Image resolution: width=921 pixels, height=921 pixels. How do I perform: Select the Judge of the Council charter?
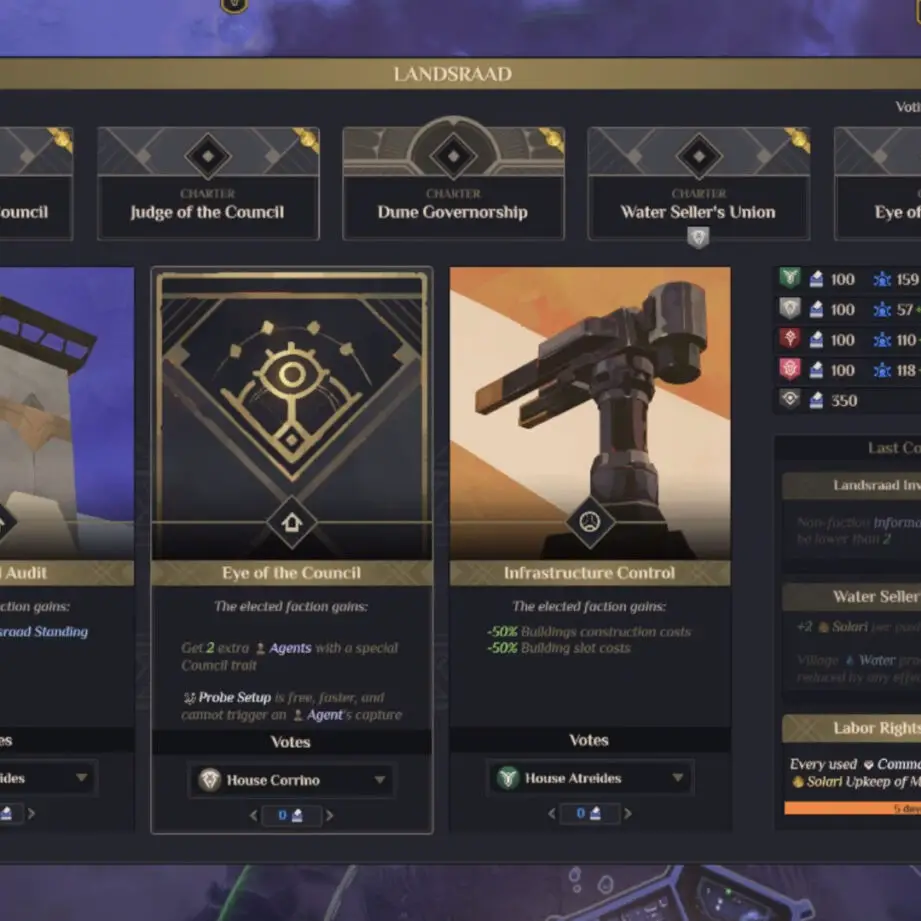(207, 184)
